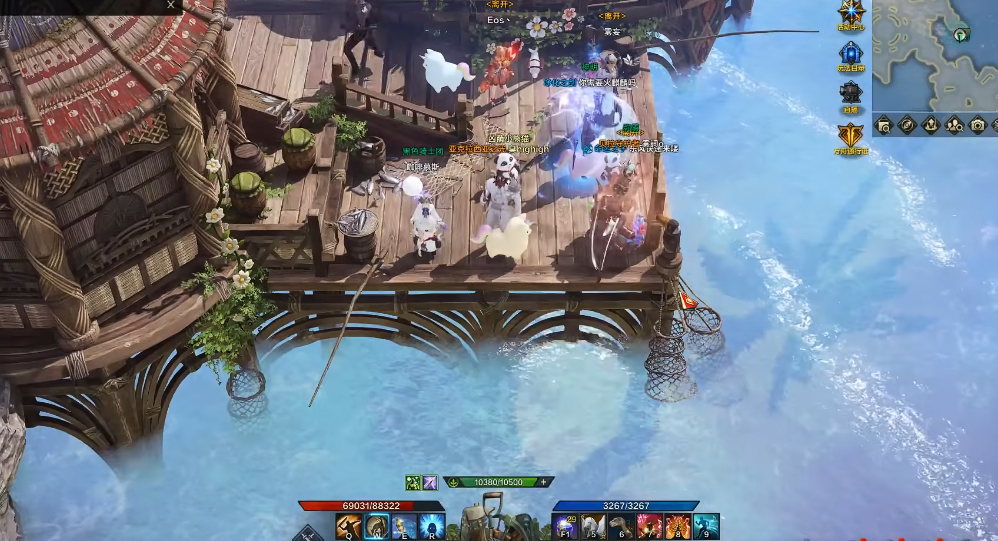Open the 直播 camera icon
The width and height of the screenshot is (998, 541).
851,93
